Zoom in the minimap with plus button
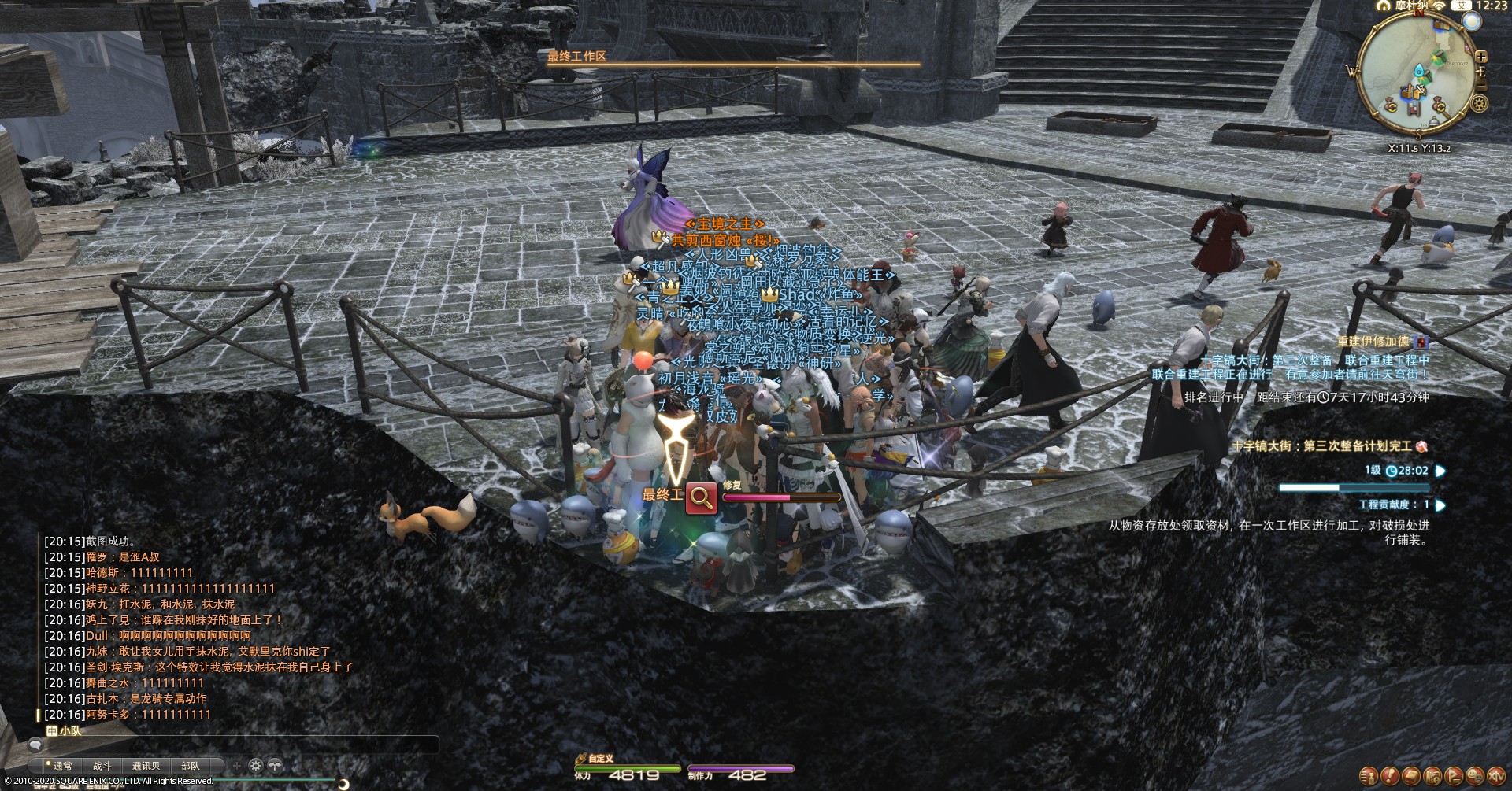Image resolution: width=1512 pixels, height=791 pixels. 1481,57
